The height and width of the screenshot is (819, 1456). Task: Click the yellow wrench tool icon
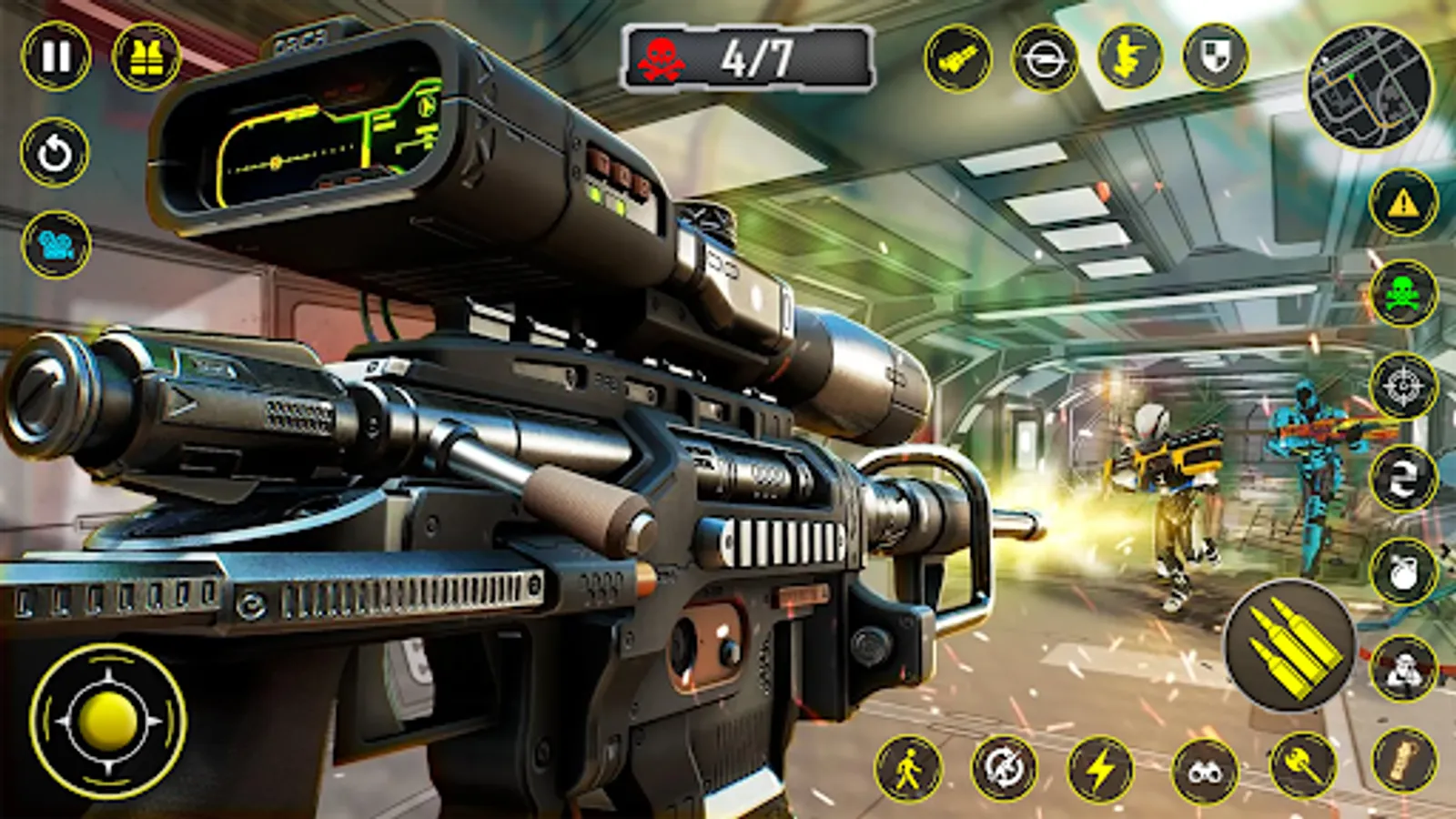(x=1303, y=764)
